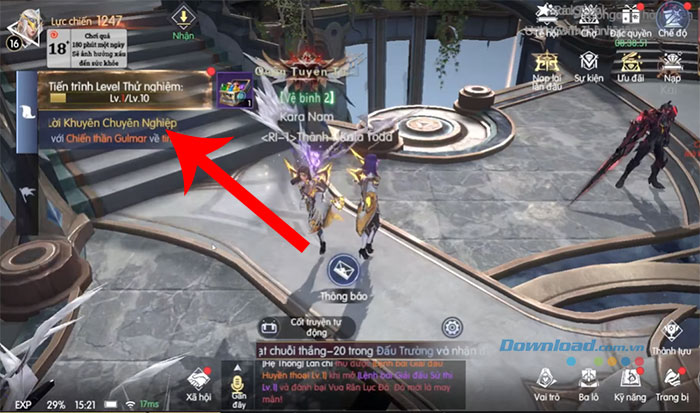Image resolution: width=700 pixels, height=413 pixels.
Task: Open the player avatar portrait
Action: pos(23,23)
